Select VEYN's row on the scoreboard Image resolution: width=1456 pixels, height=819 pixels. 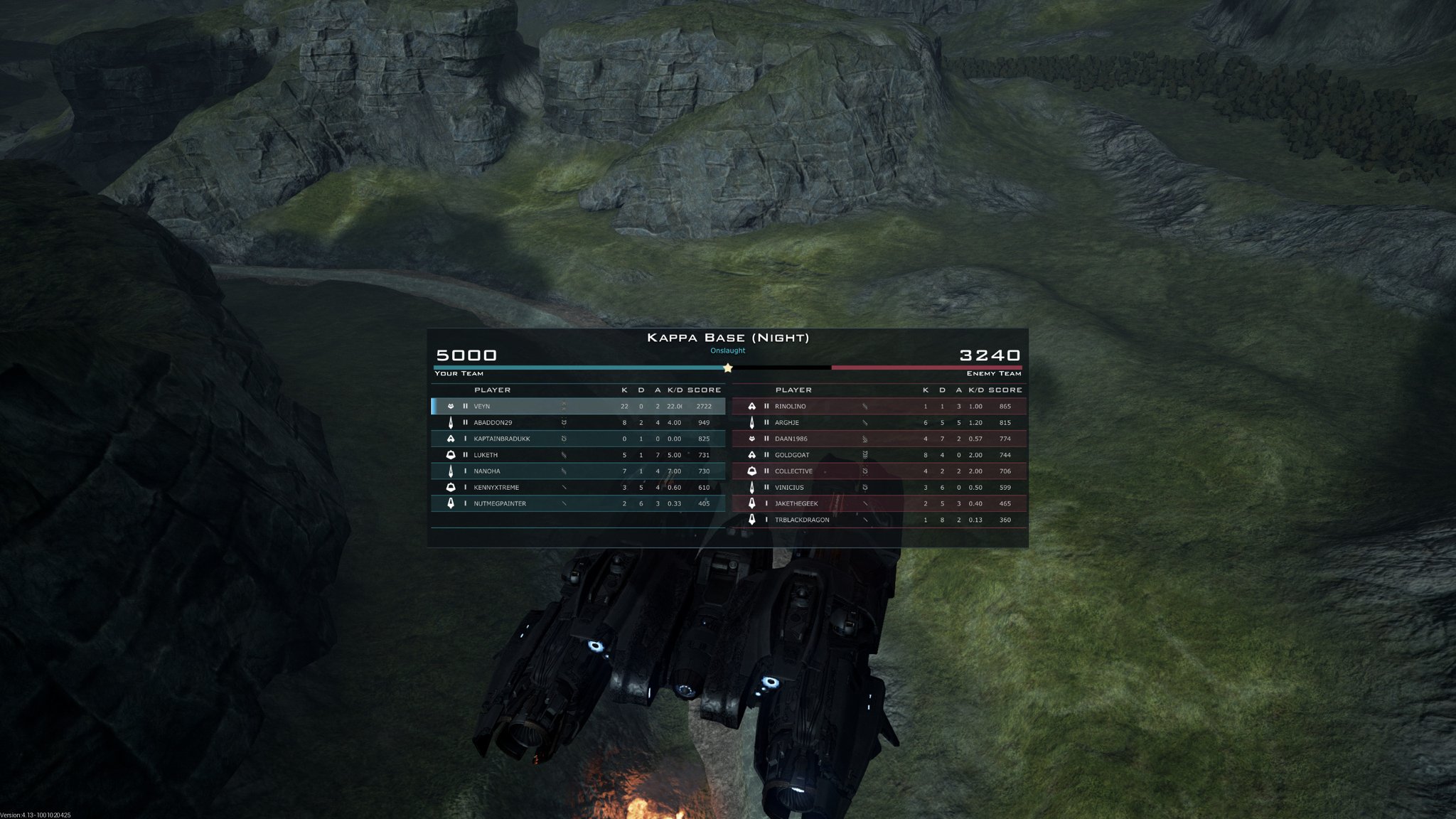579,406
